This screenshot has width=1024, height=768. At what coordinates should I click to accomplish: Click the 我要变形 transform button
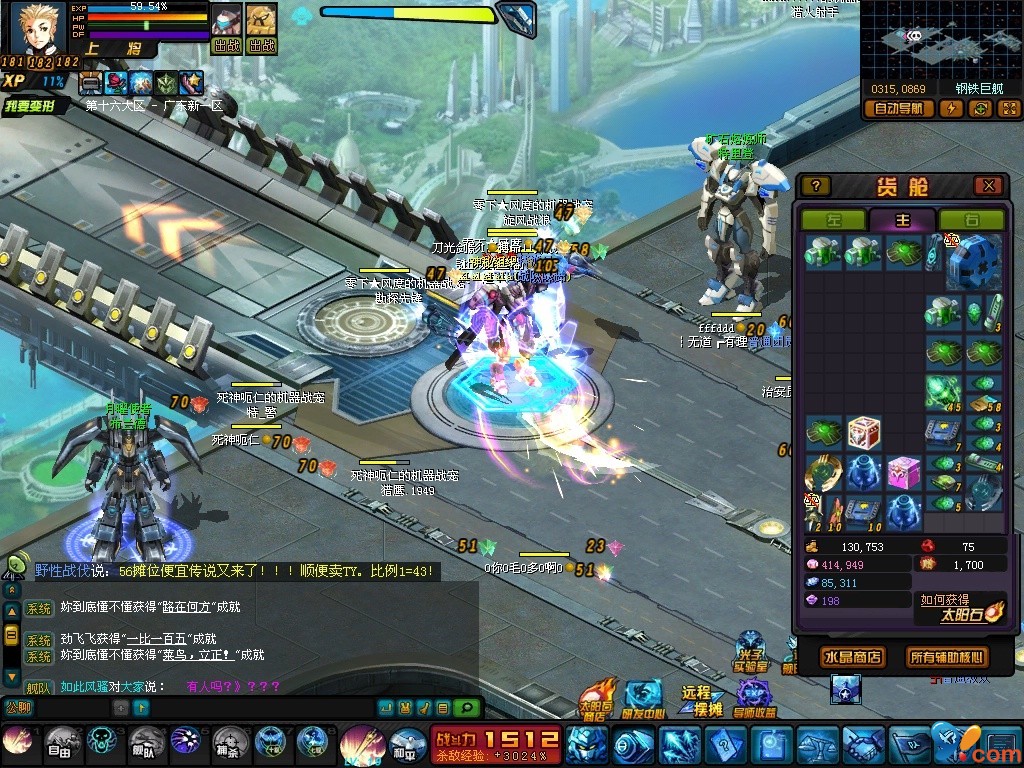[35, 106]
